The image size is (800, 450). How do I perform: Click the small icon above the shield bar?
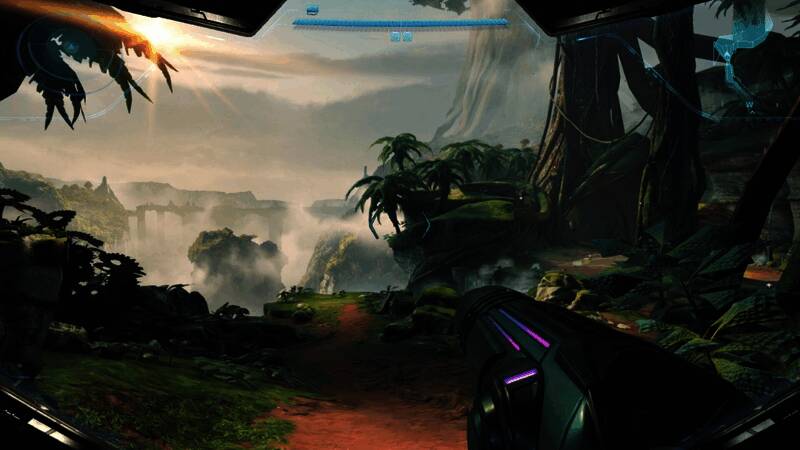[x=313, y=10]
